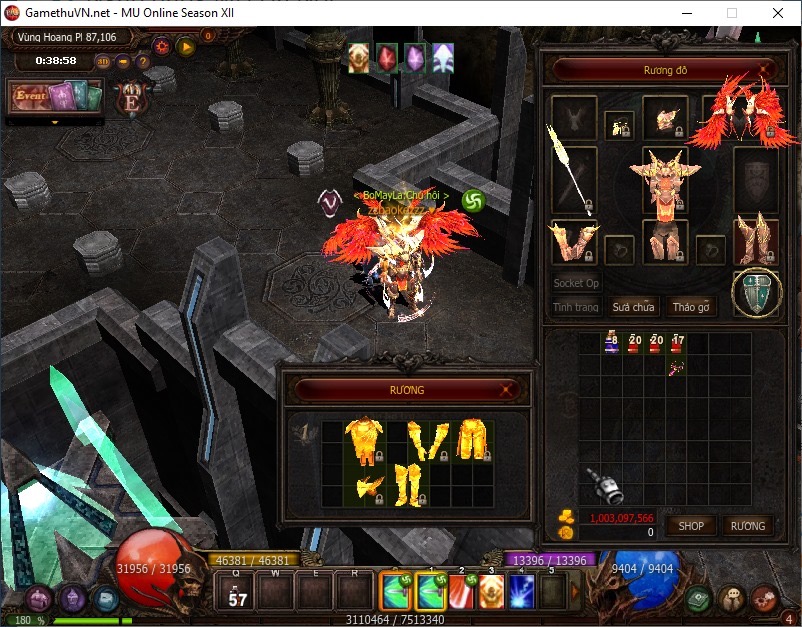Activate the blue lightning skill in hotbar

point(521,592)
